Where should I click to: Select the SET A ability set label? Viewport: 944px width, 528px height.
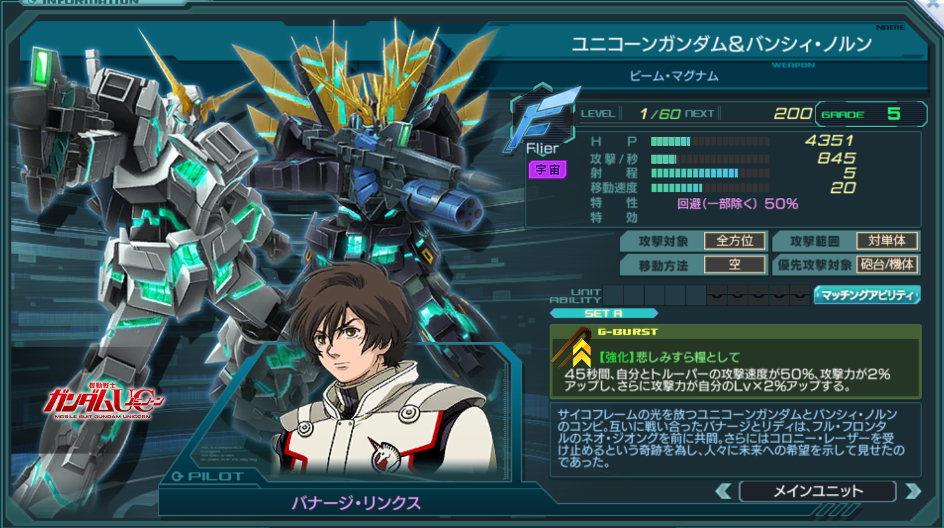603,313
